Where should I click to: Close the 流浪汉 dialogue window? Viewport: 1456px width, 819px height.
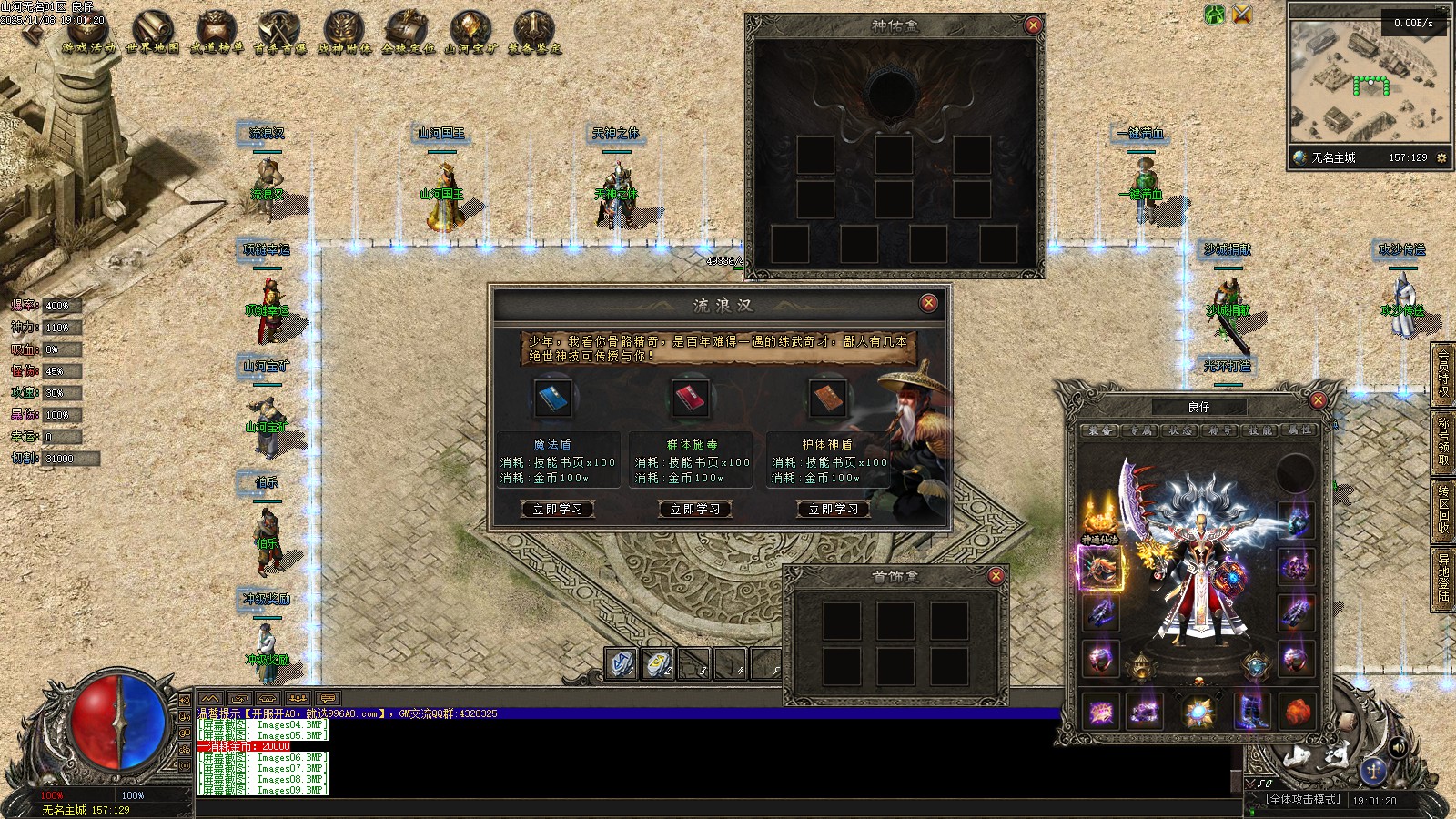928,303
